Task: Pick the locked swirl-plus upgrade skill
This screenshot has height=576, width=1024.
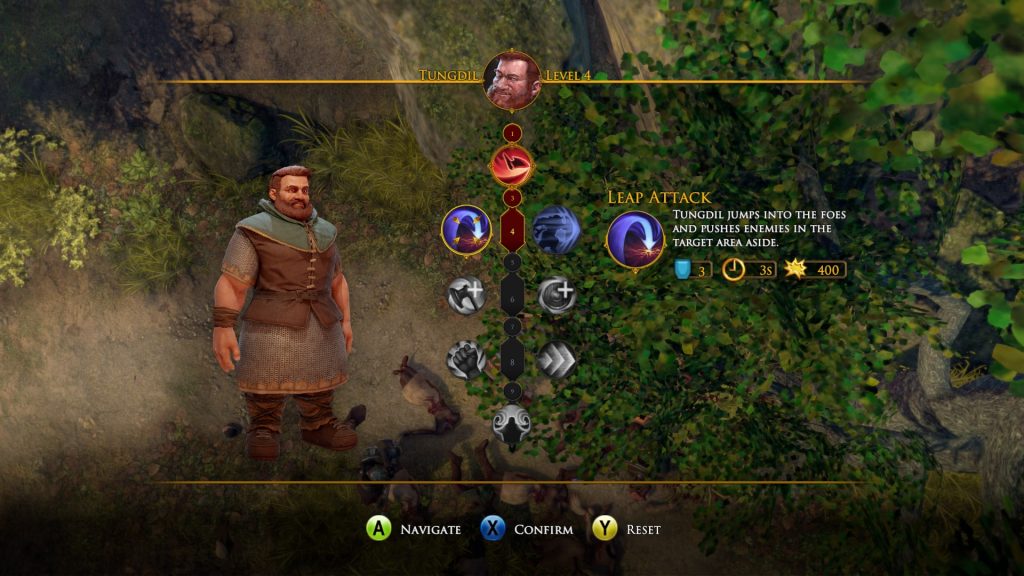Action: [x=556, y=295]
